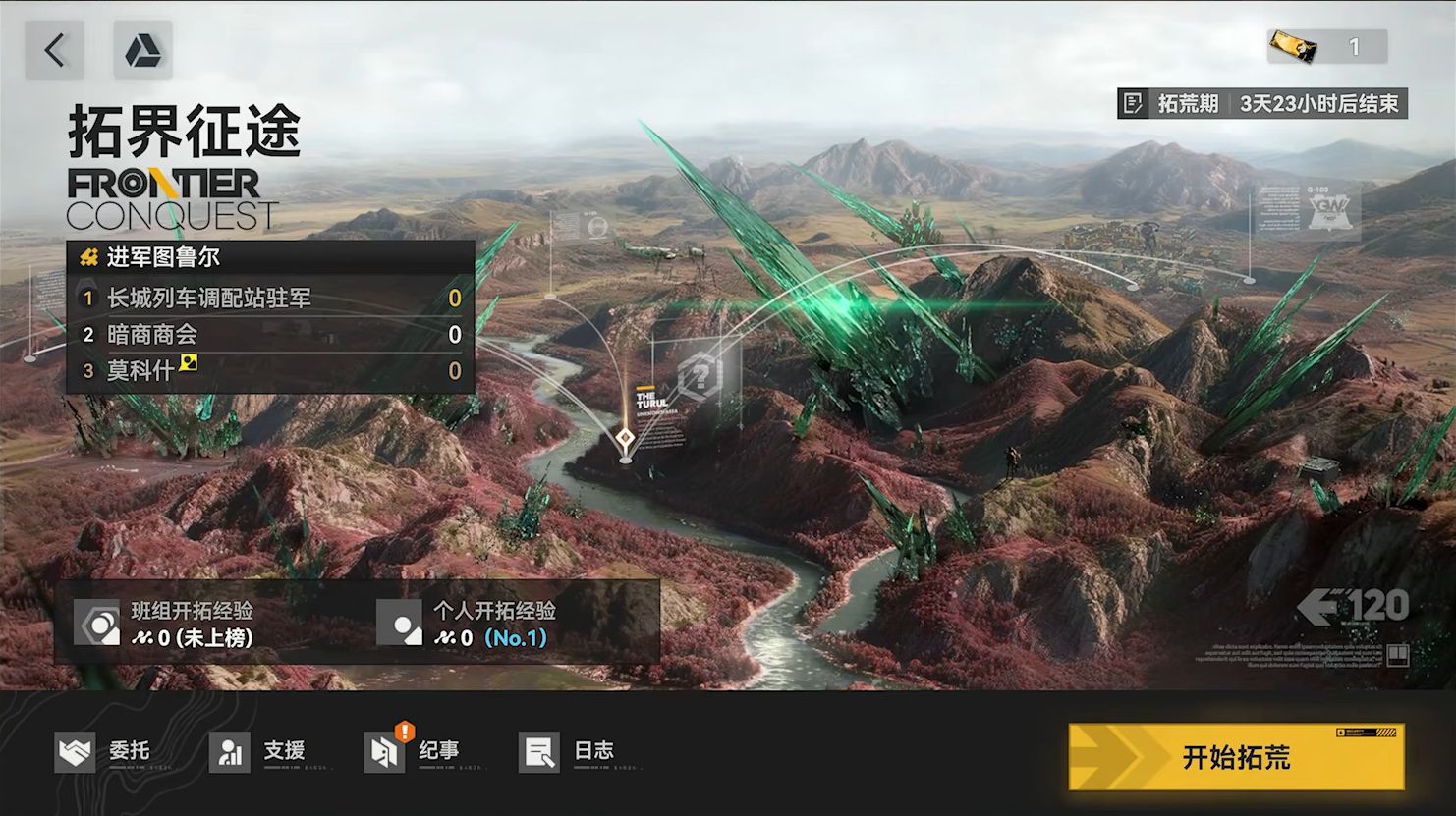Open the home triangle icon

[142, 50]
